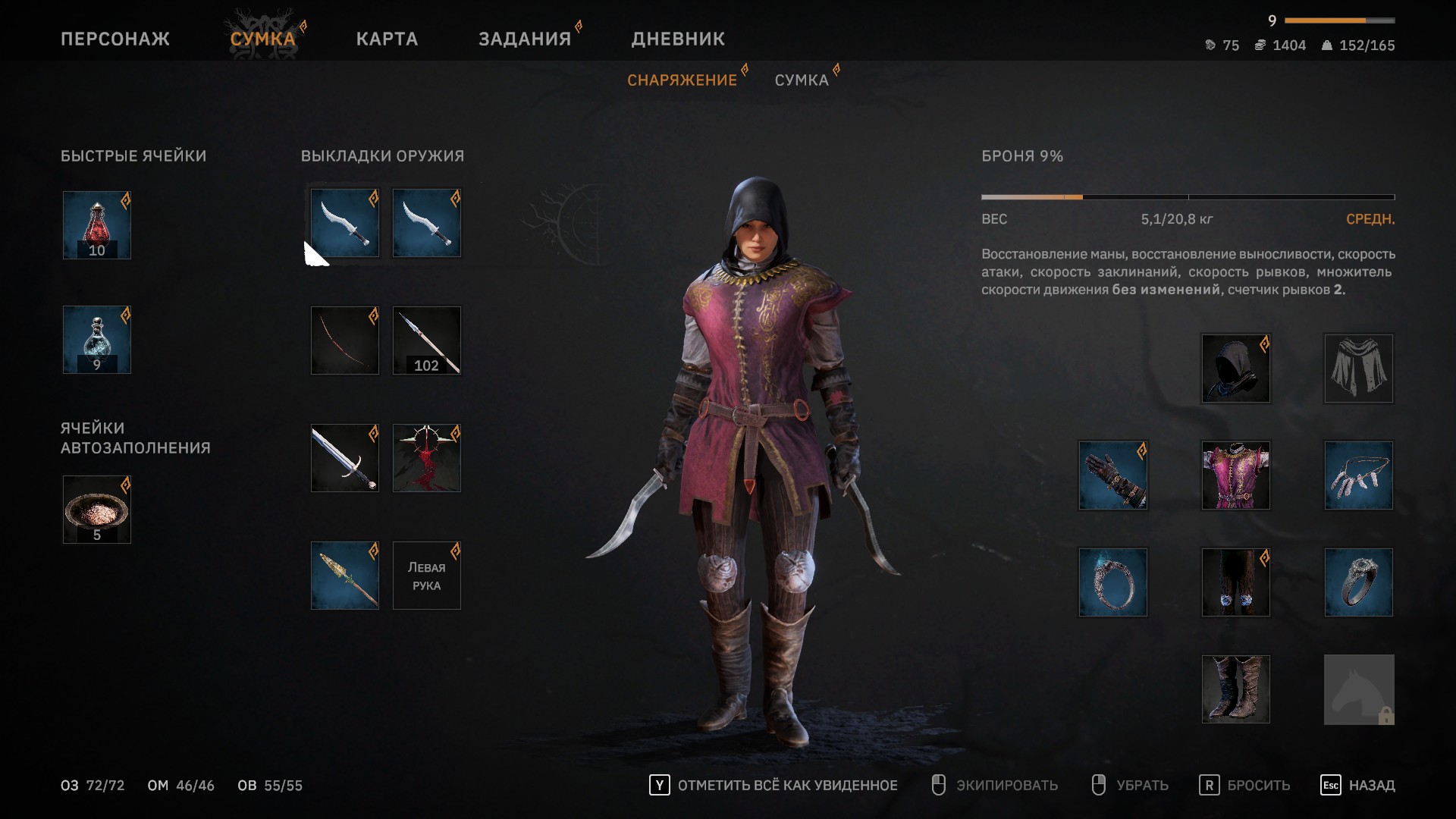Switch to the Дневник tab
The image size is (1456, 819).
click(678, 39)
